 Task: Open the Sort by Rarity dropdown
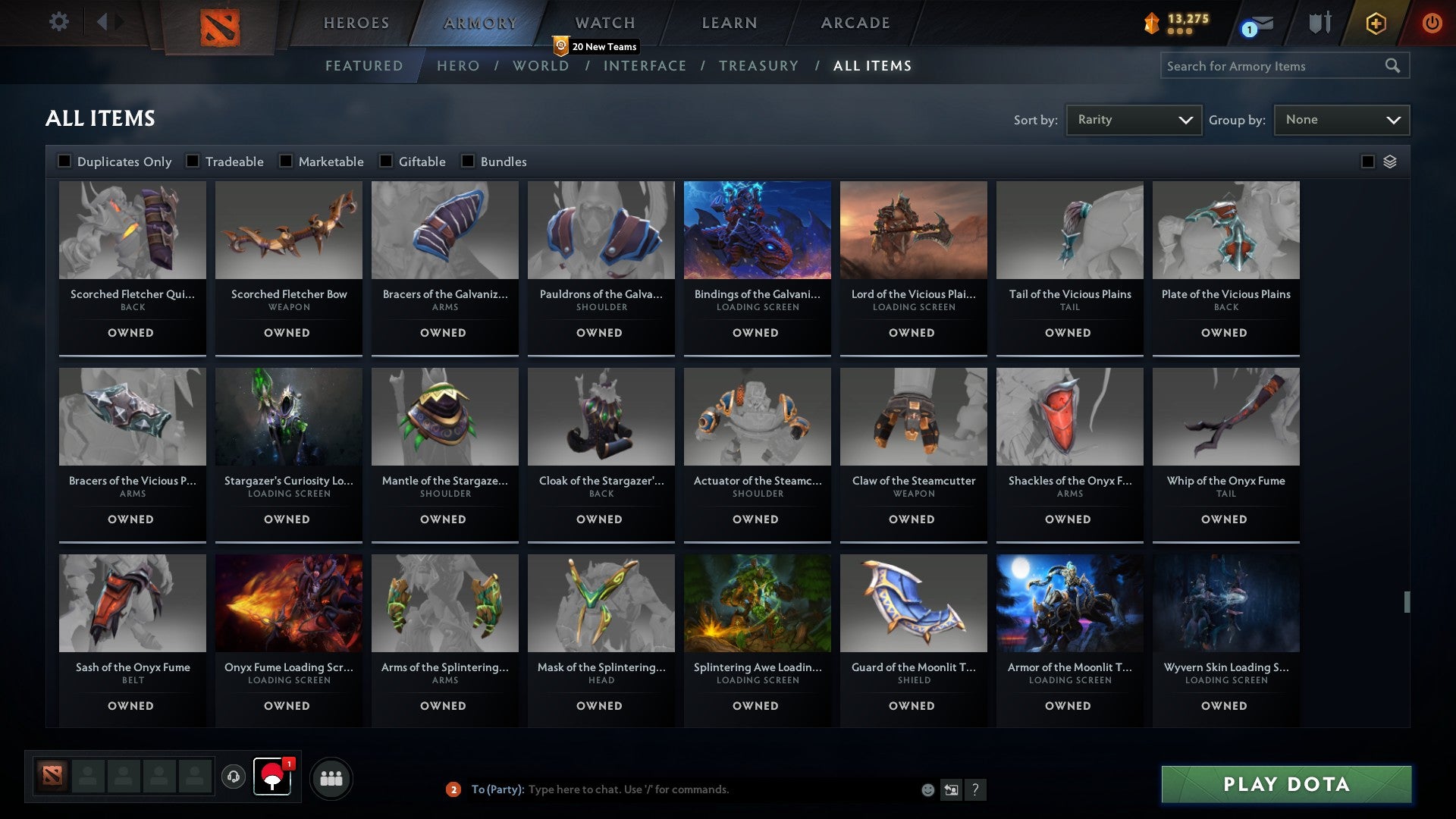coord(1133,119)
